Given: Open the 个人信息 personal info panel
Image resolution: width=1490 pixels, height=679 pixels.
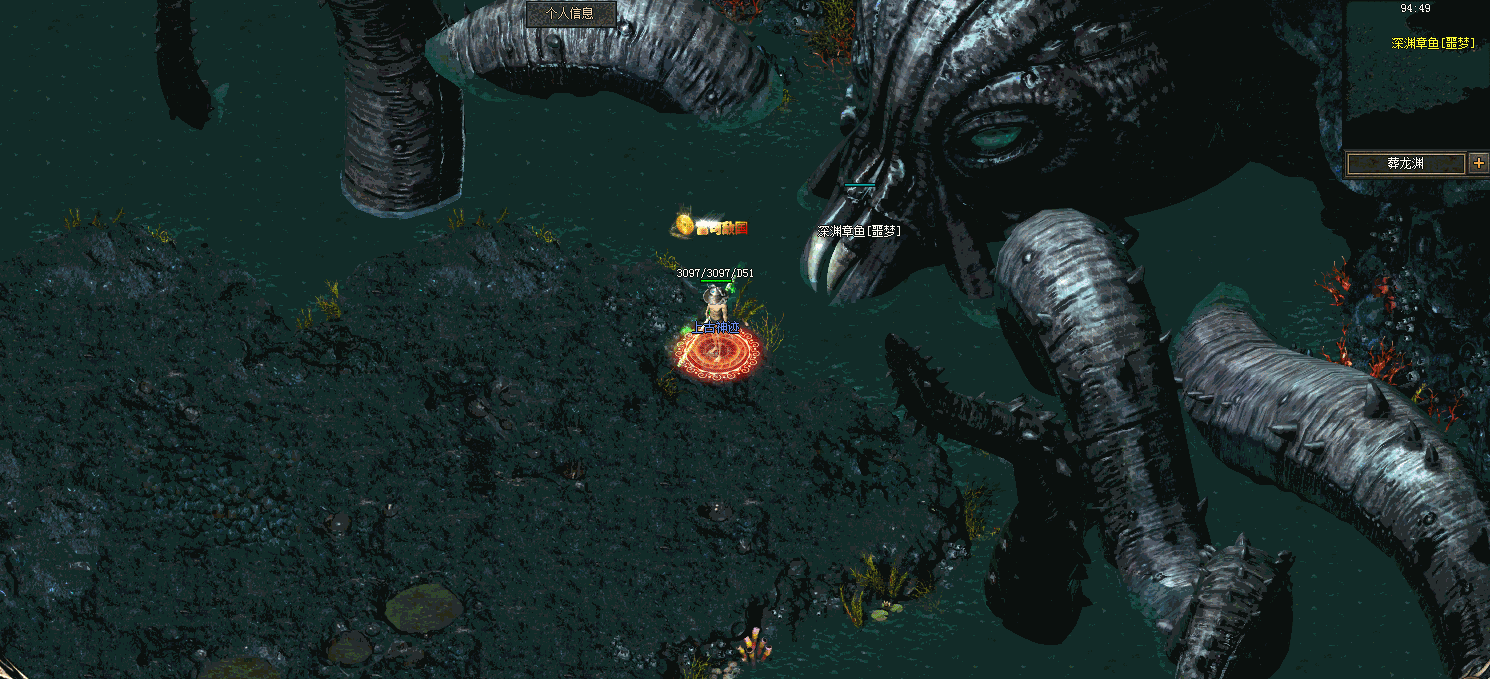Looking at the screenshot, I should [571, 14].
